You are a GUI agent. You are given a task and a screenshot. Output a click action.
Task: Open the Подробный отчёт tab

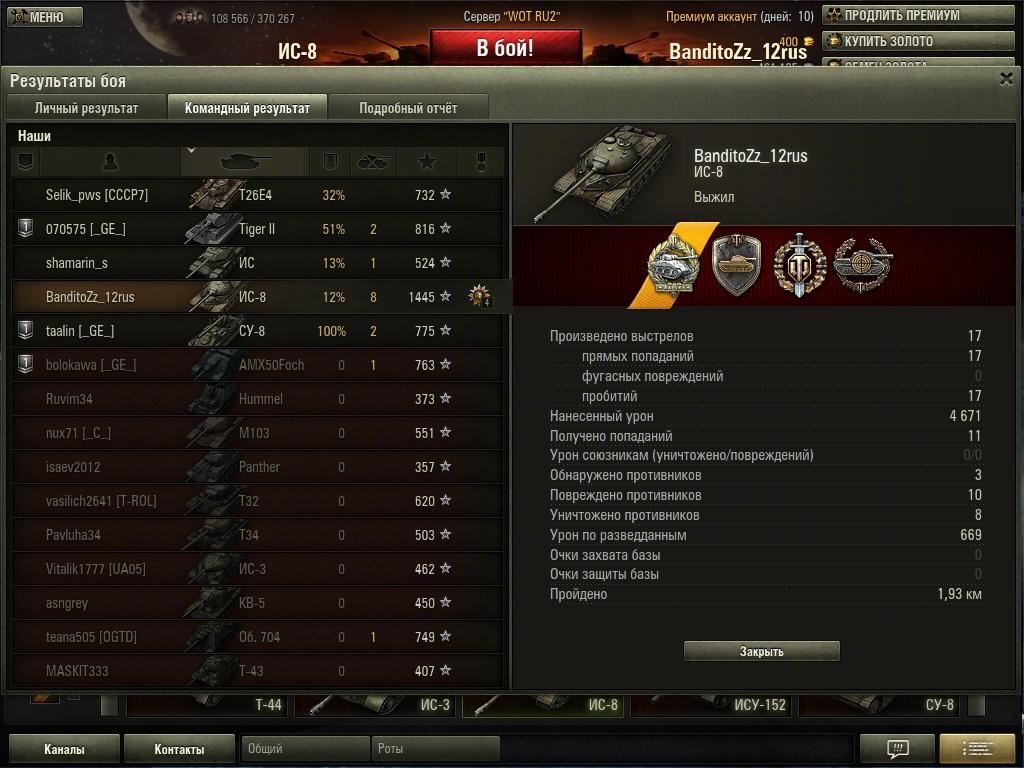click(x=408, y=108)
